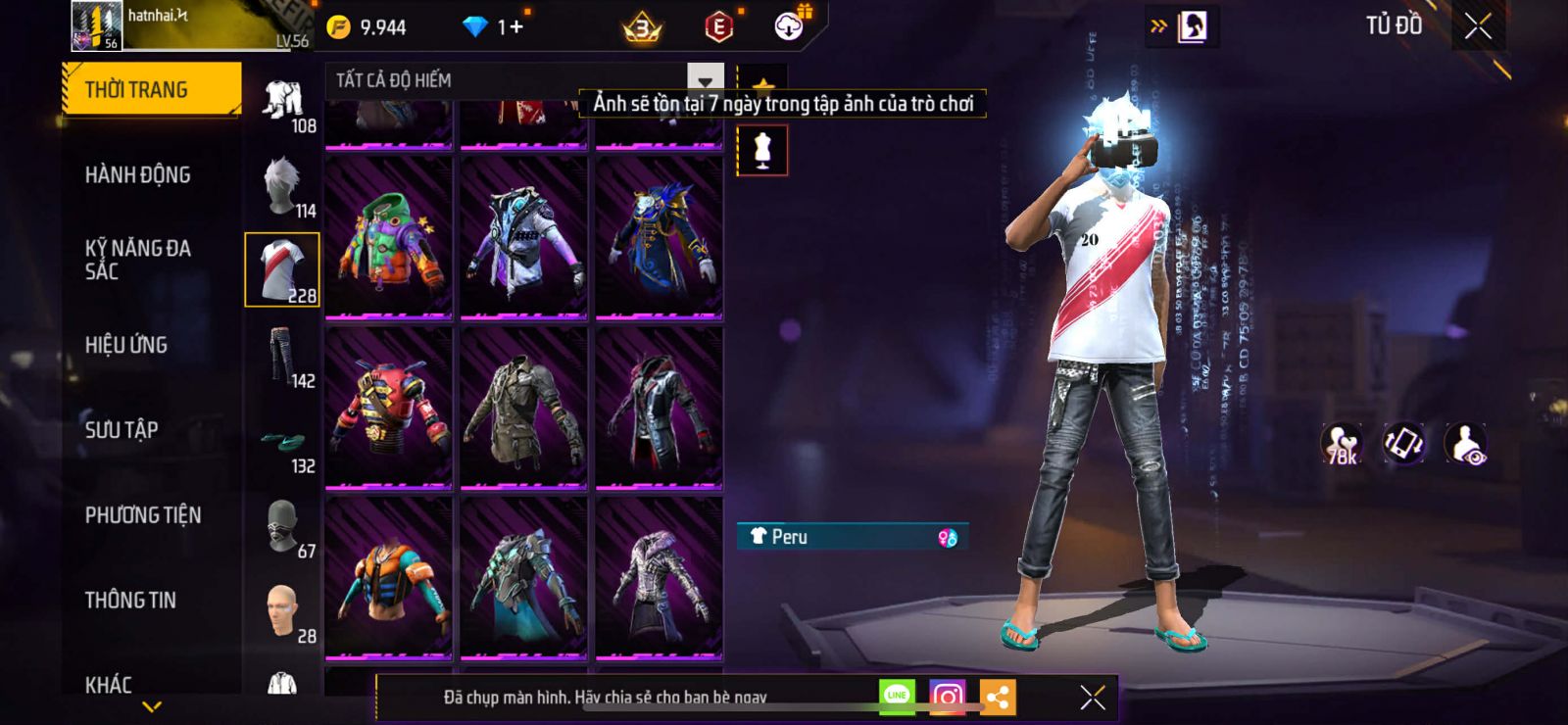Share screenshot via LINE

[897, 697]
